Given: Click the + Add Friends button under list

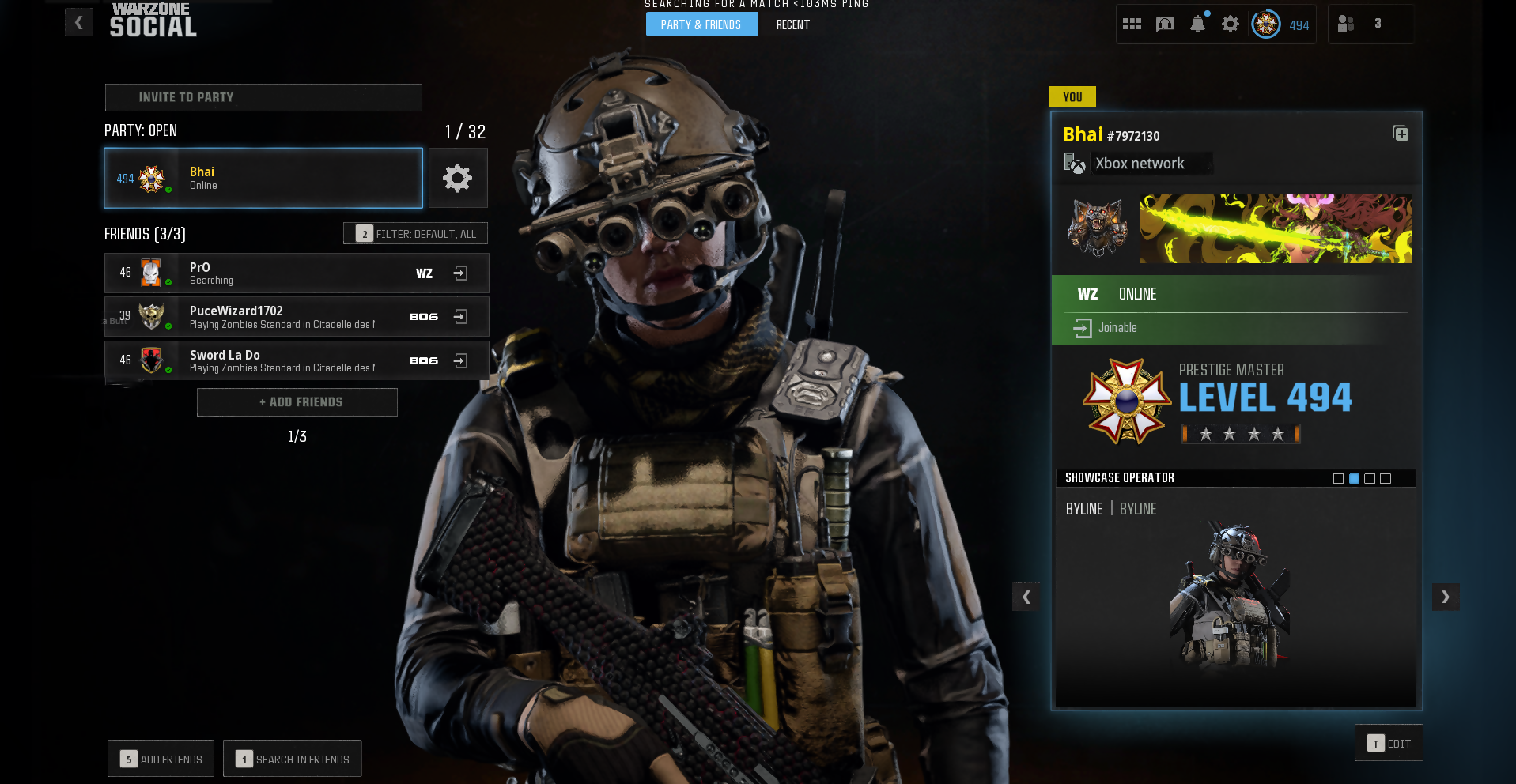Looking at the screenshot, I should coord(297,402).
